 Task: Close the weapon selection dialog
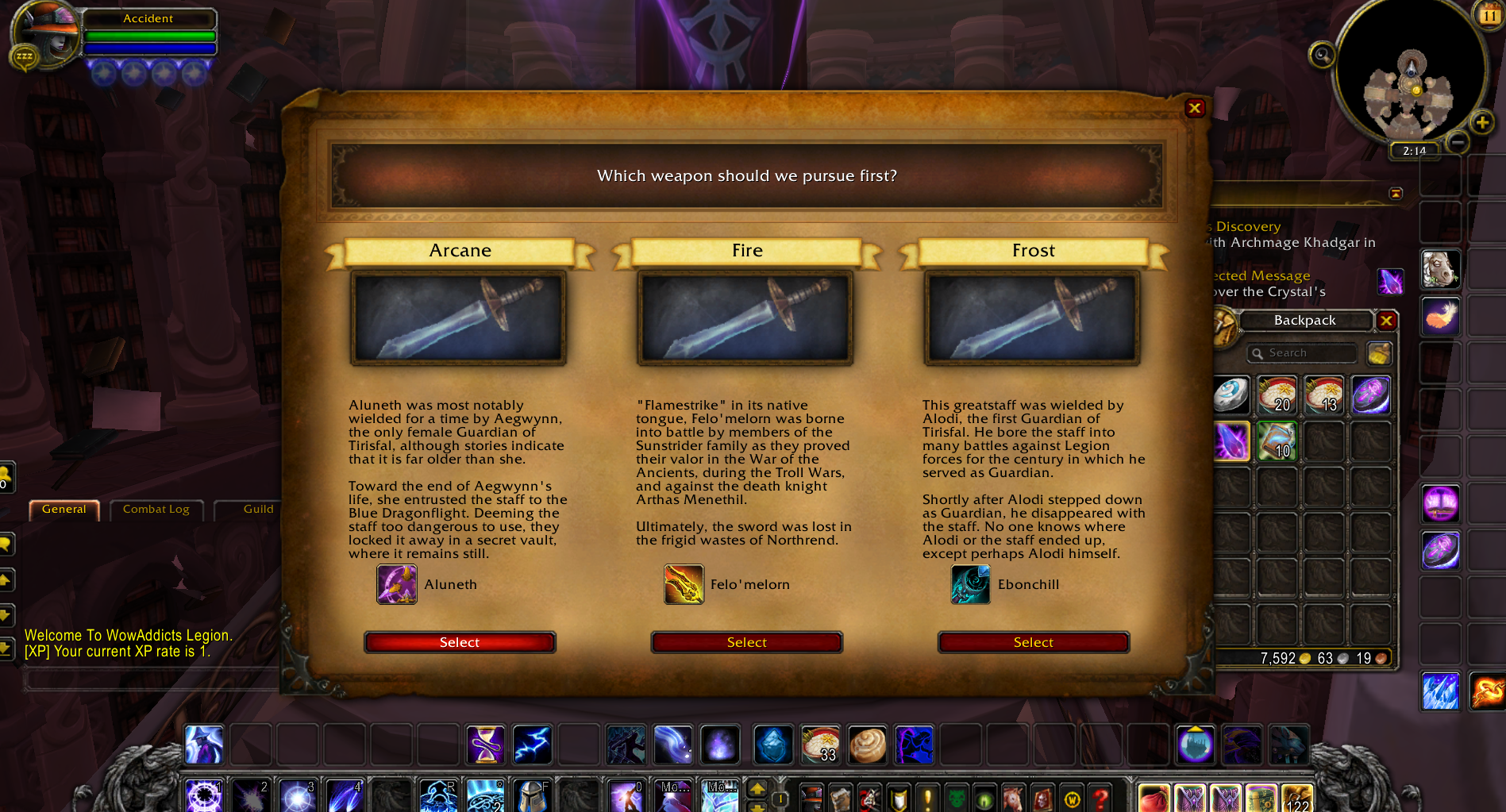pyautogui.click(x=1195, y=108)
